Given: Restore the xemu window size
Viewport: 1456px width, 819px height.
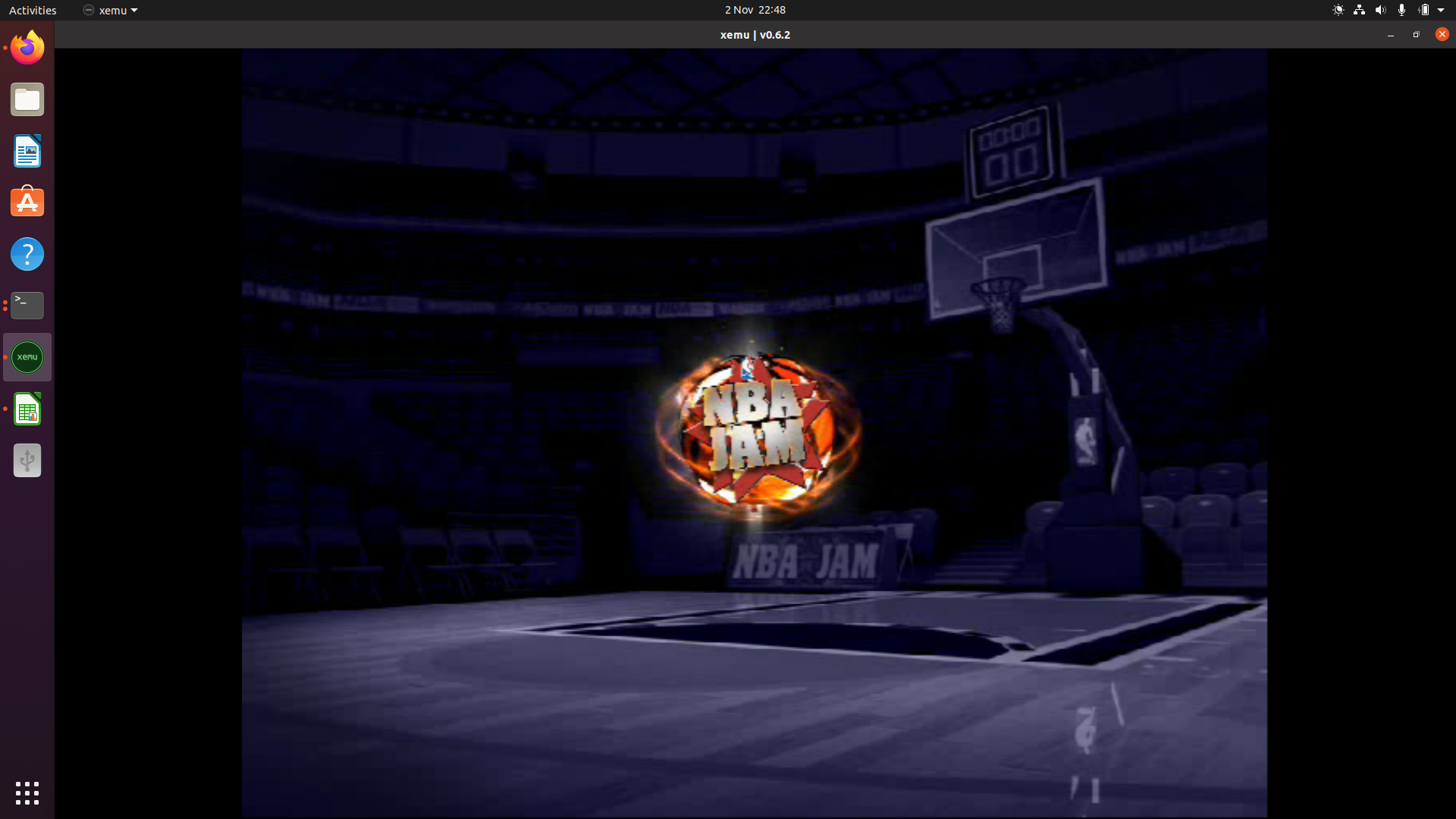Looking at the screenshot, I should [x=1416, y=34].
